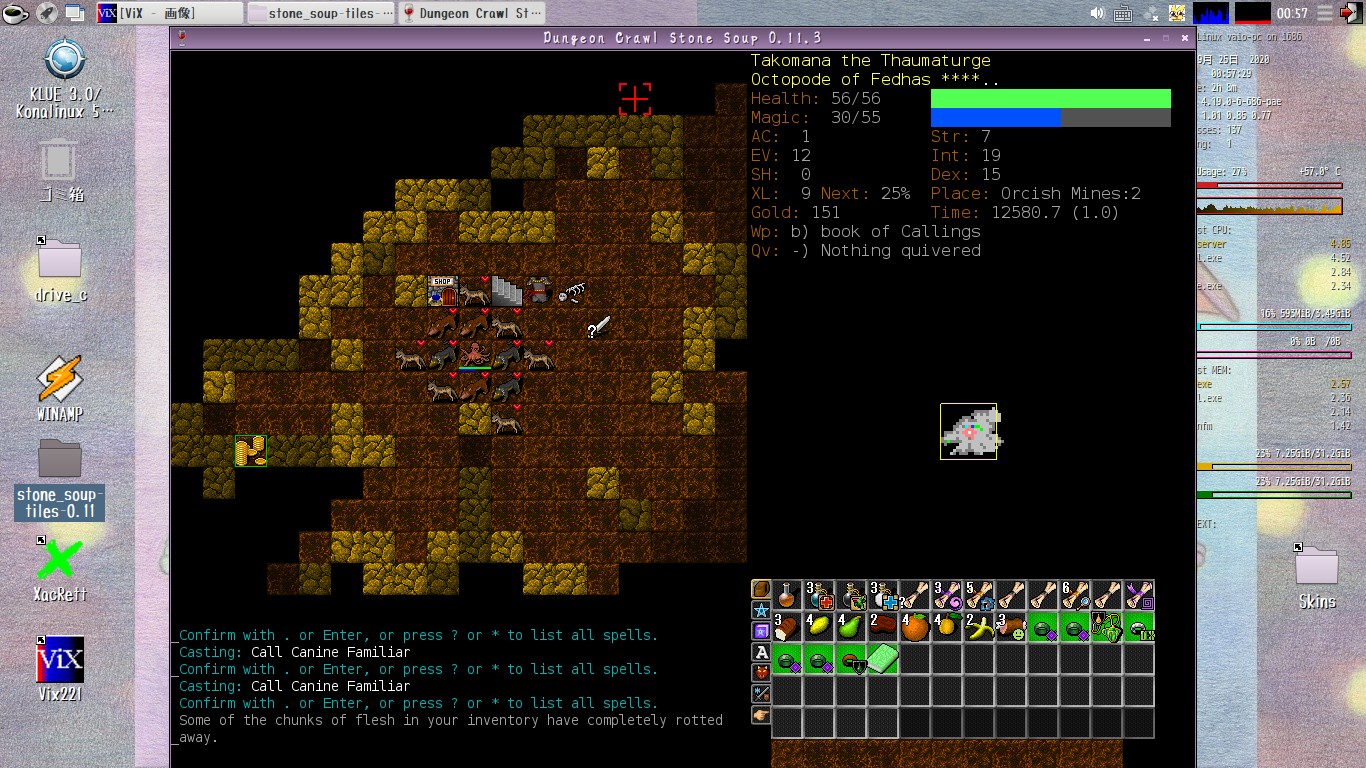Viewport: 1366px width, 768px height.
Task: Switch to the blue star spells tab
Action: click(x=761, y=610)
